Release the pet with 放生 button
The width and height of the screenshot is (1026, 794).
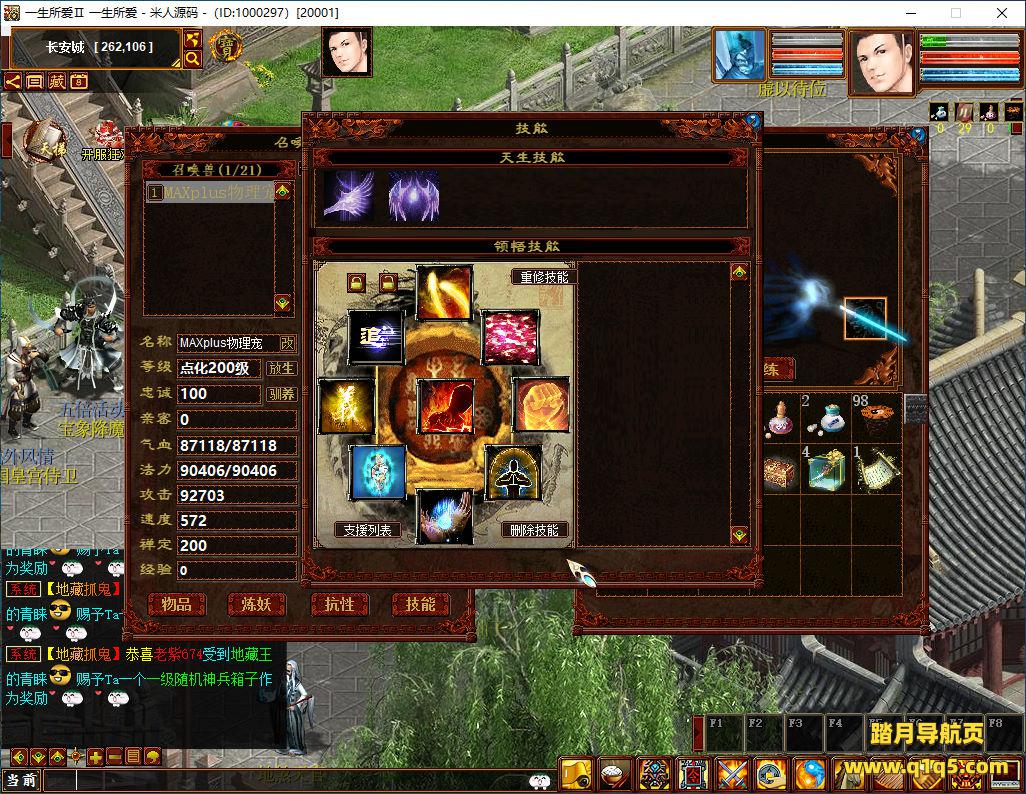282,368
